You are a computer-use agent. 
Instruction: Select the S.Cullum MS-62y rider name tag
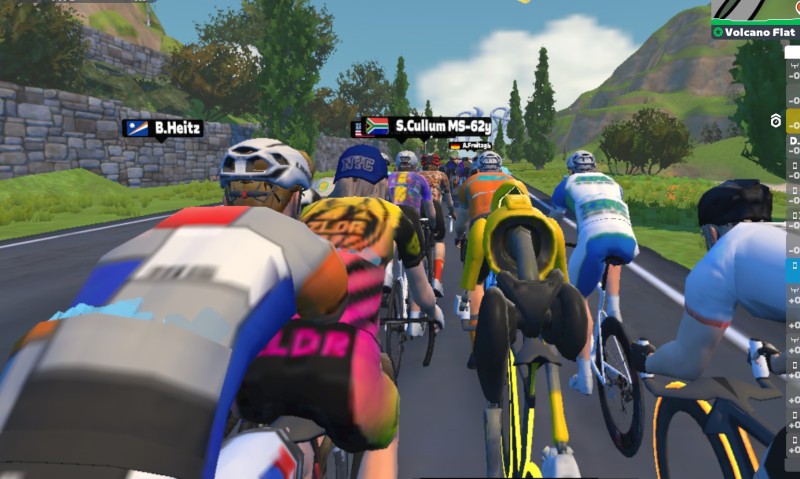pos(427,127)
